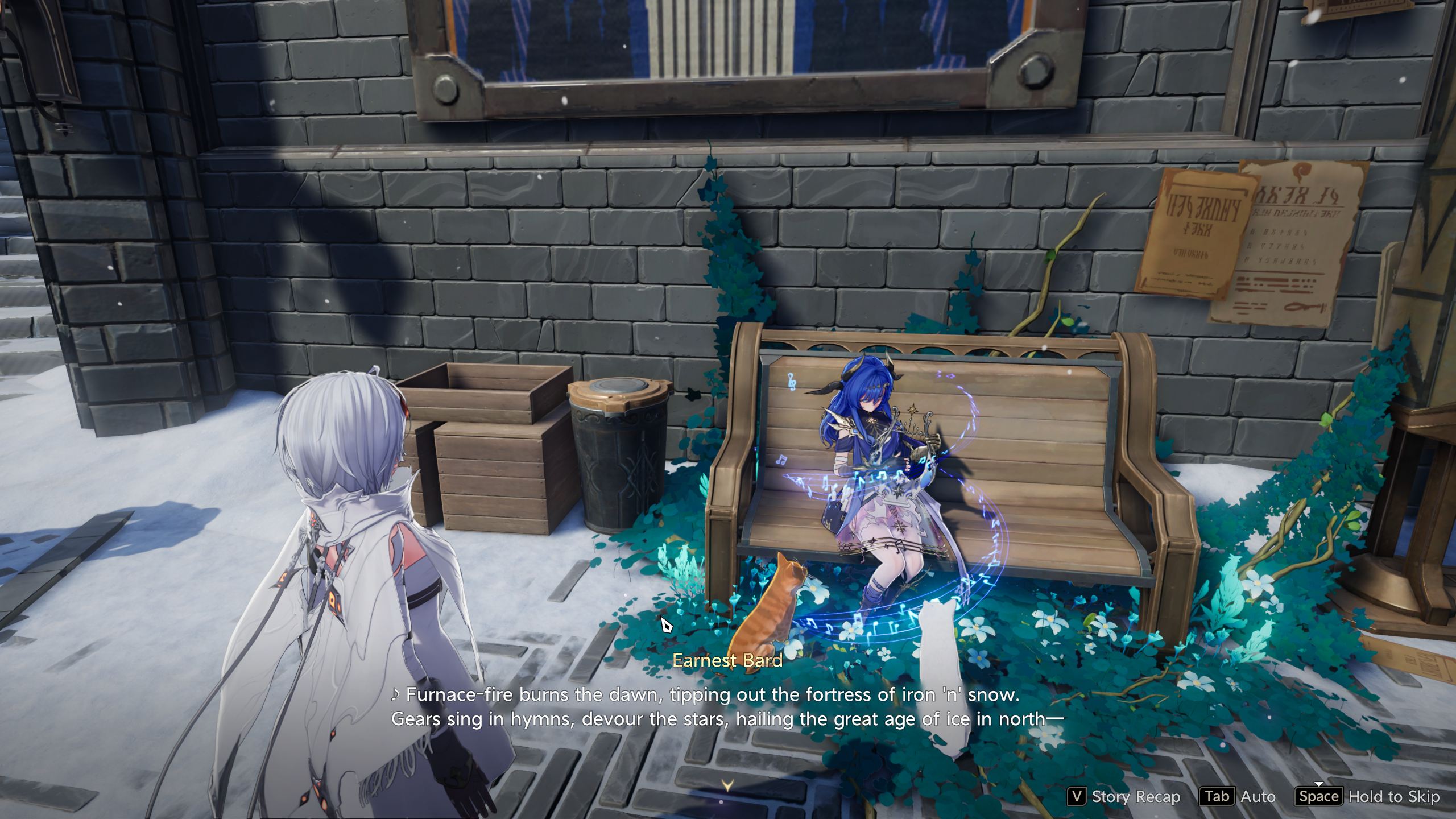Click the Hold to Skip option

tap(1369, 797)
